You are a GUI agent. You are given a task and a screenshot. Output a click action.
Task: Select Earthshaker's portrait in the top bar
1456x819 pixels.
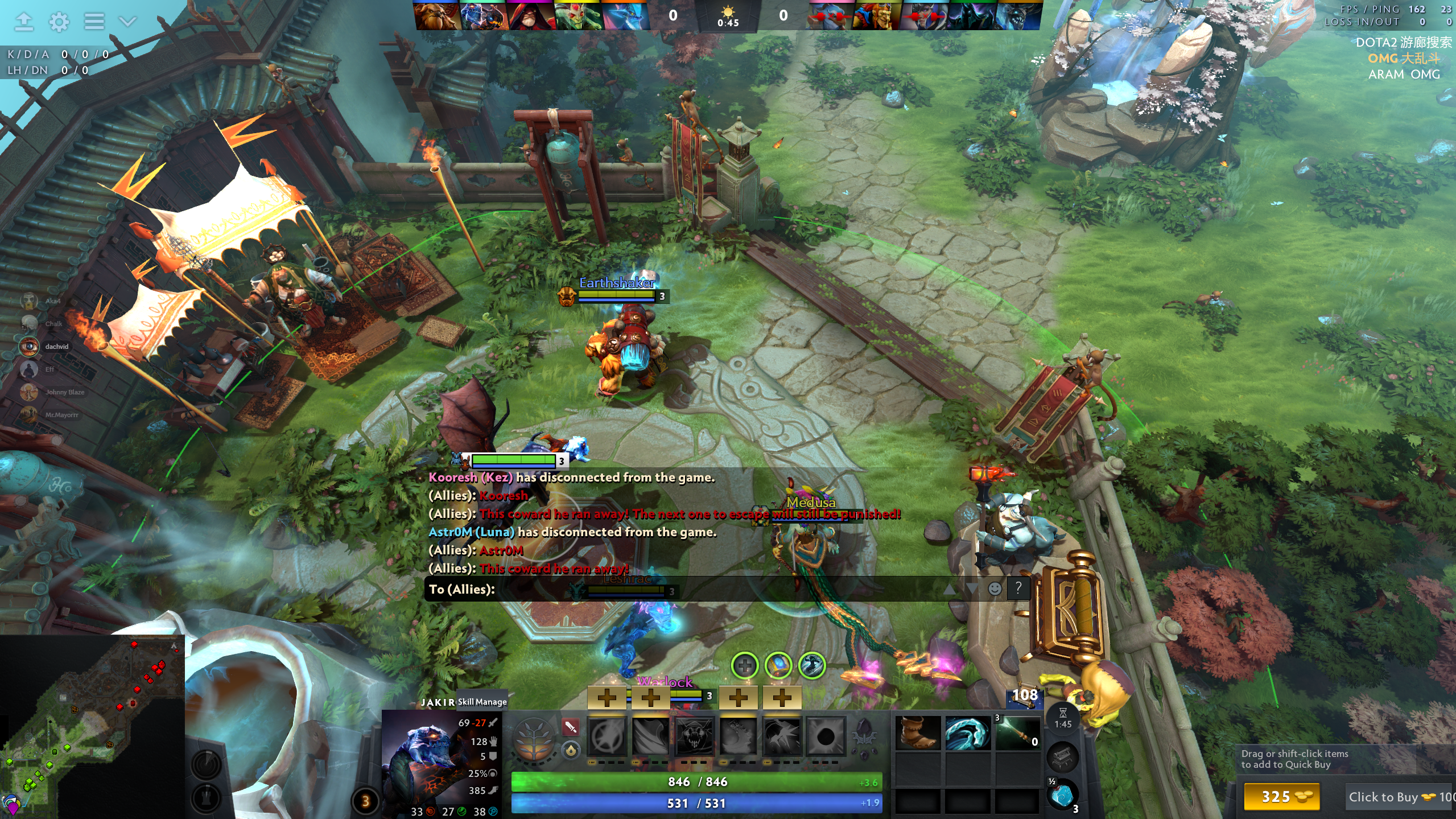436,16
